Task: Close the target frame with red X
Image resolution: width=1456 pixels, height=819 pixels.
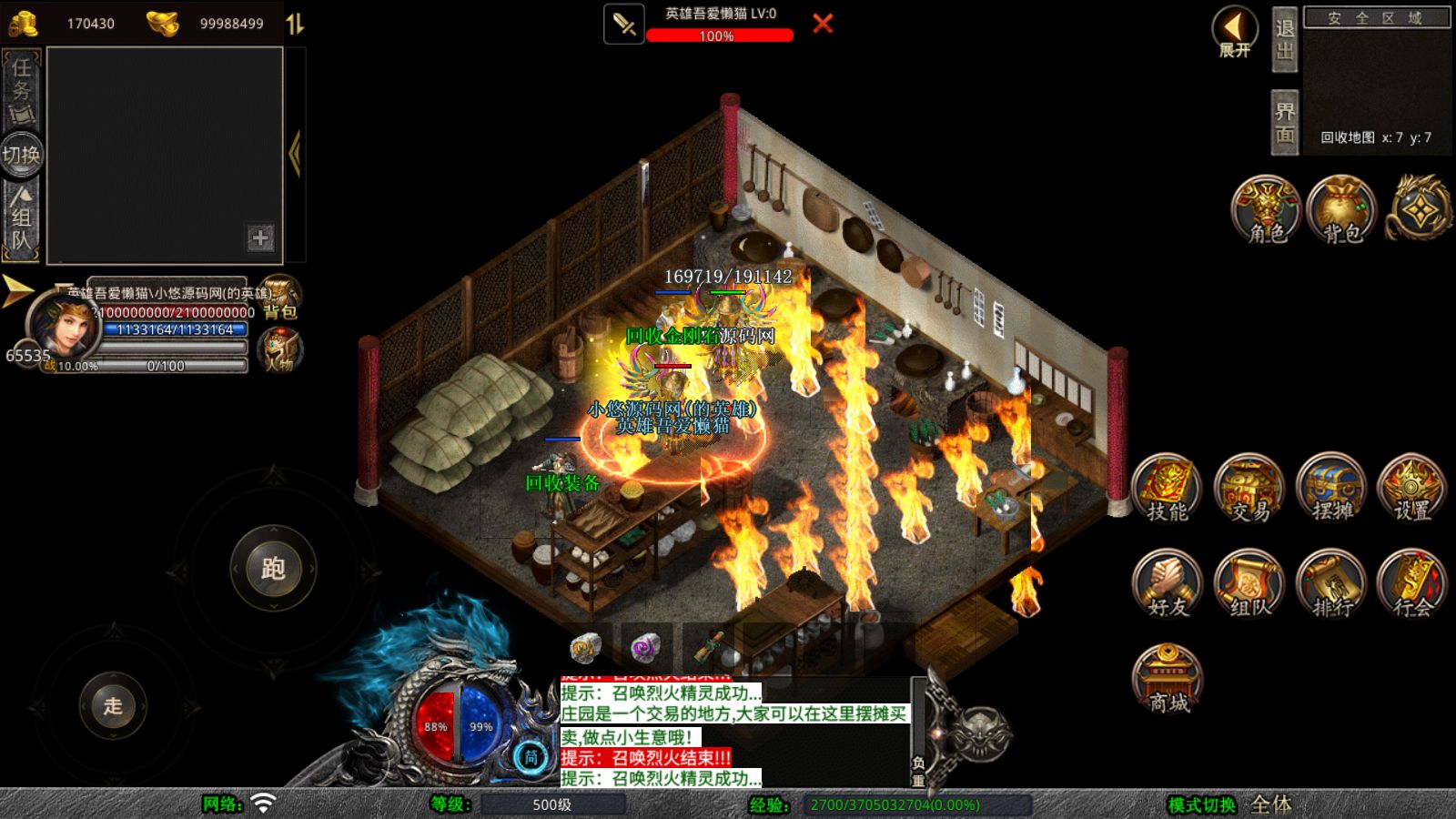Action: 823,24
